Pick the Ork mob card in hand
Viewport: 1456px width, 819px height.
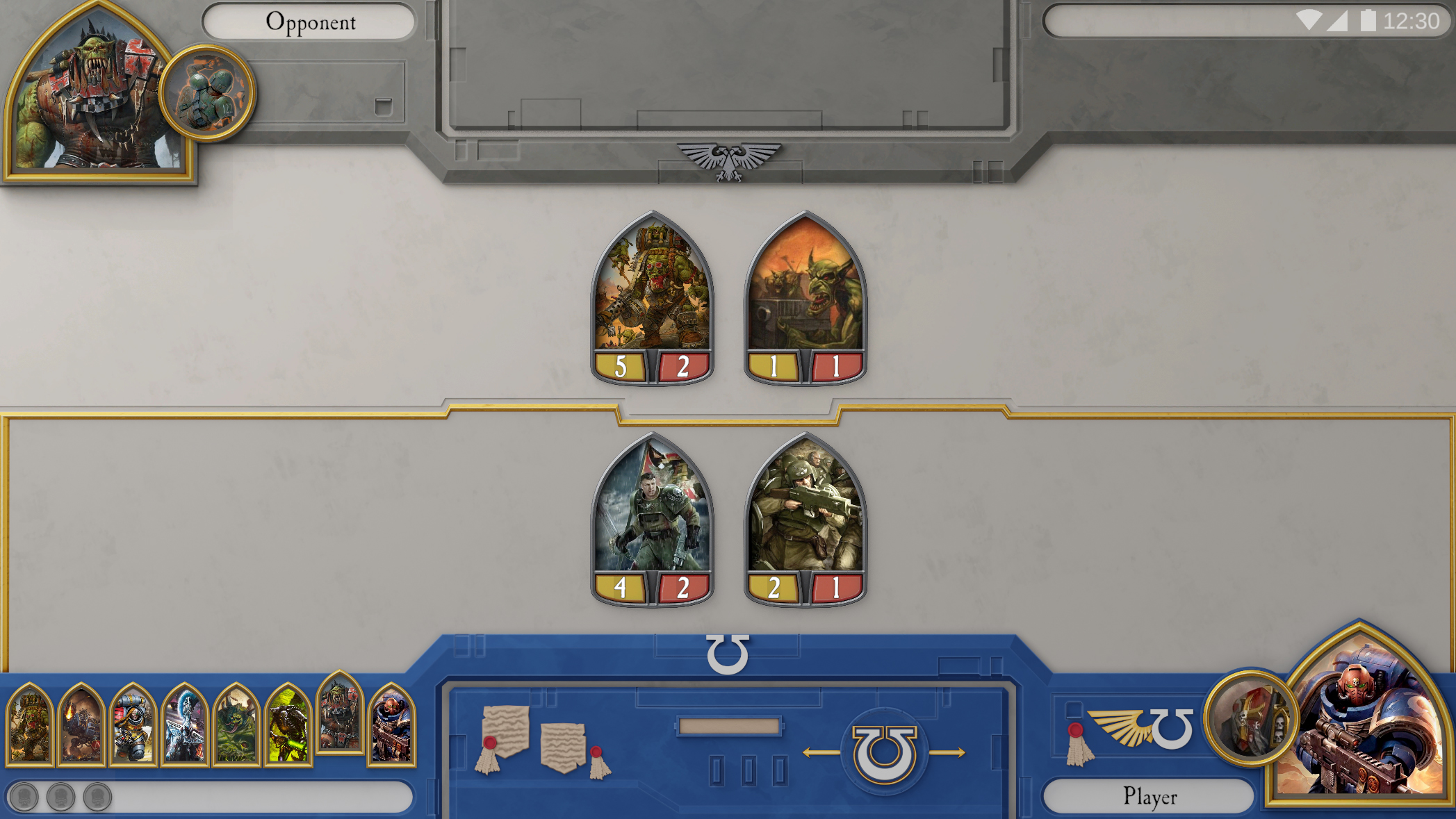pyautogui.click(x=30, y=725)
